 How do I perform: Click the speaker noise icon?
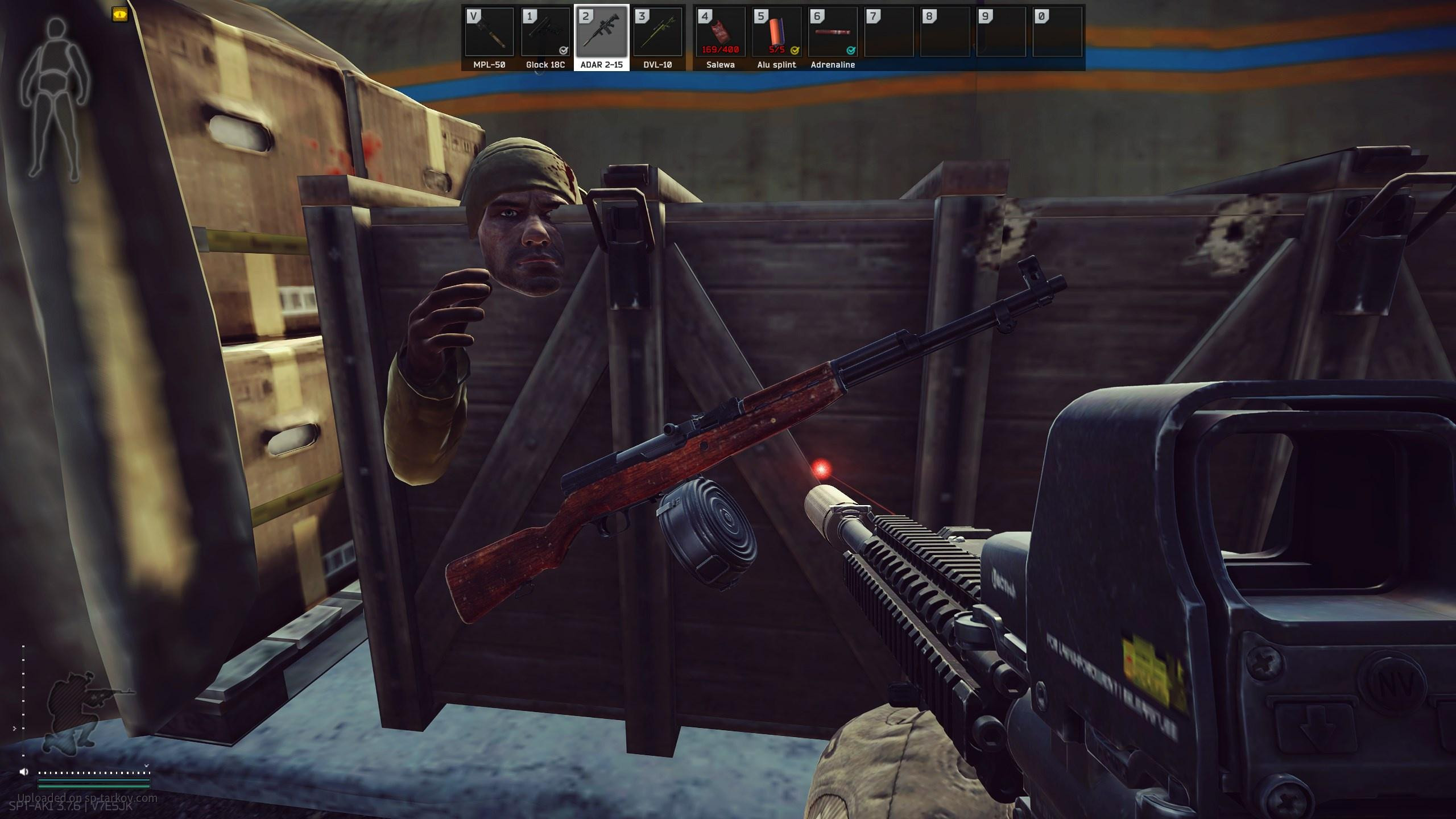(x=24, y=772)
